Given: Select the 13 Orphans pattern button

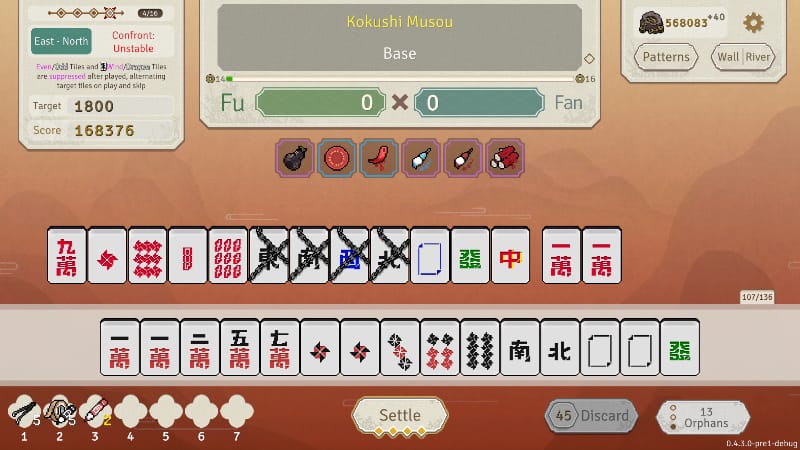Looking at the screenshot, I should [x=705, y=417].
